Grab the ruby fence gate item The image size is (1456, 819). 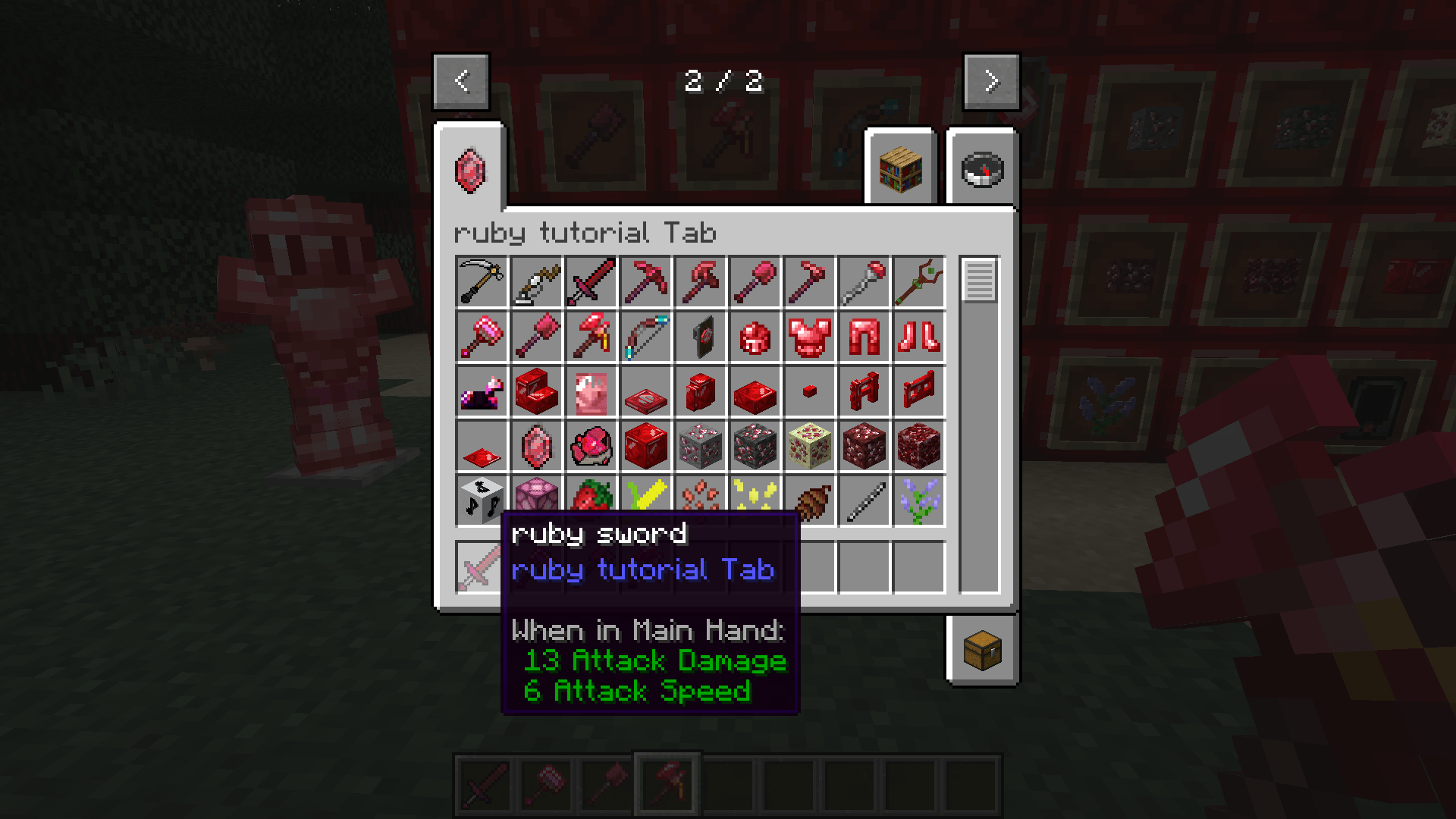[x=918, y=391]
